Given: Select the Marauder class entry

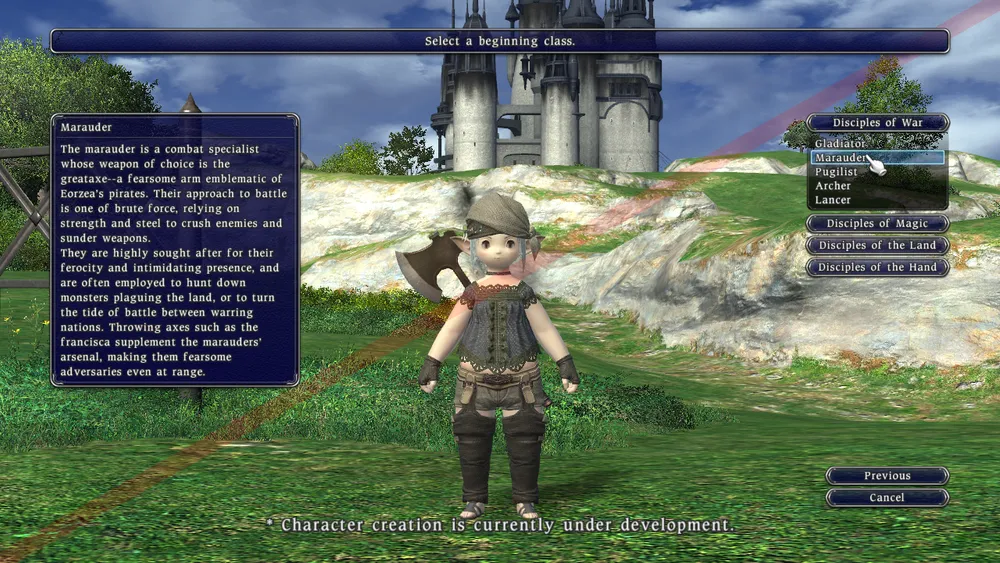Looking at the screenshot, I should (x=840, y=158).
